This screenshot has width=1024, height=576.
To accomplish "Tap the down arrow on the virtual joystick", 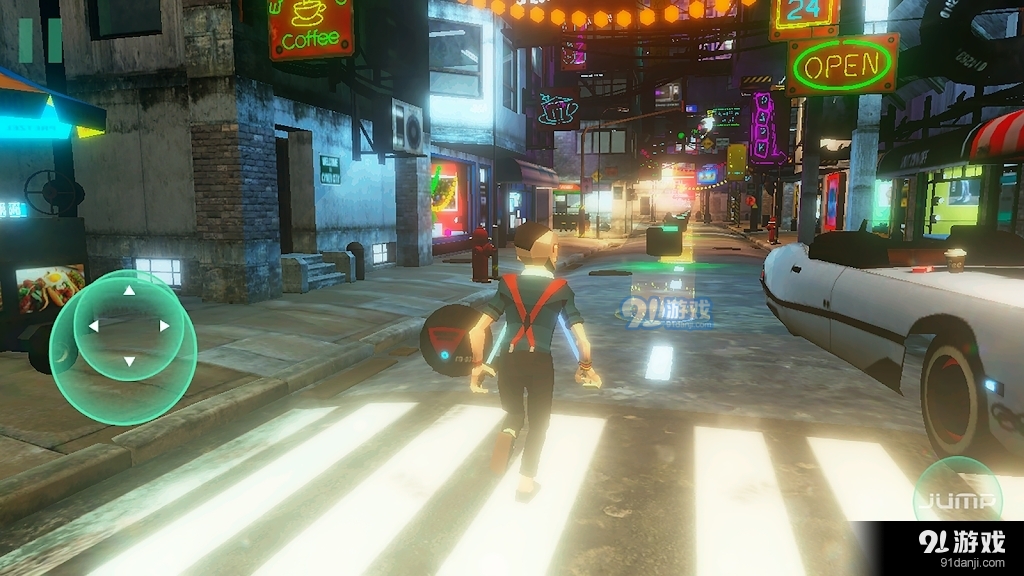I will (129, 360).
